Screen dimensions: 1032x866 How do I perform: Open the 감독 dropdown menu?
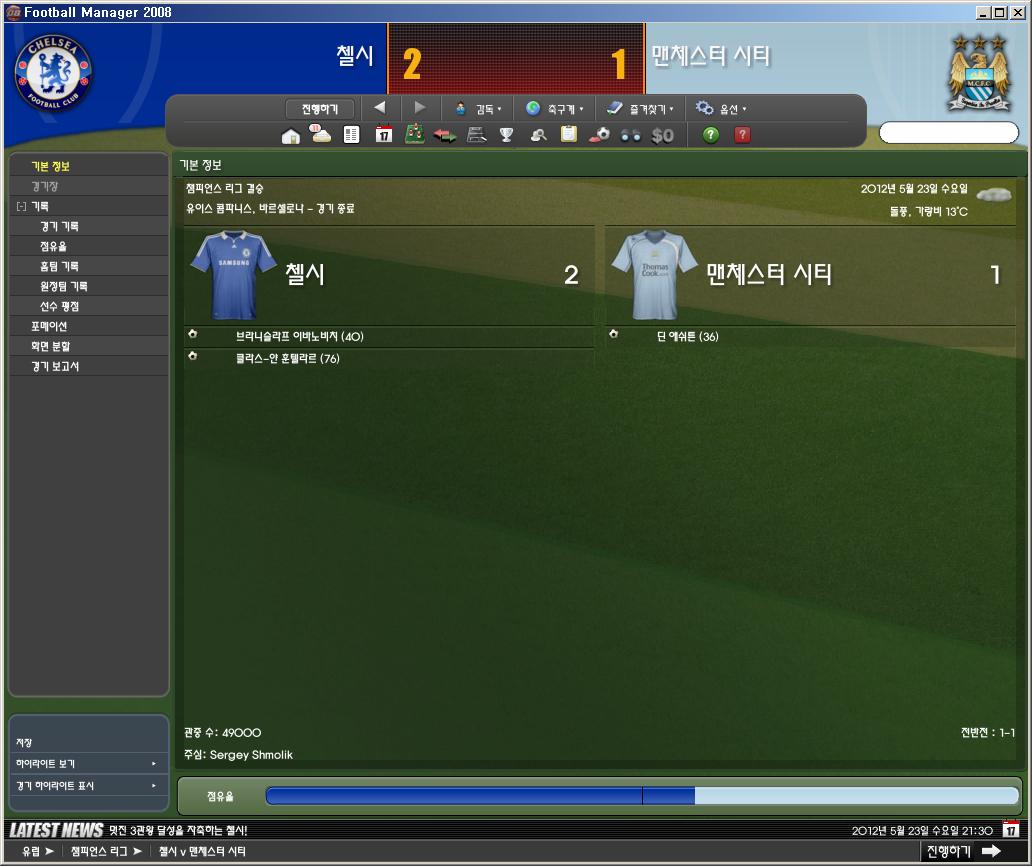point(478,109)
